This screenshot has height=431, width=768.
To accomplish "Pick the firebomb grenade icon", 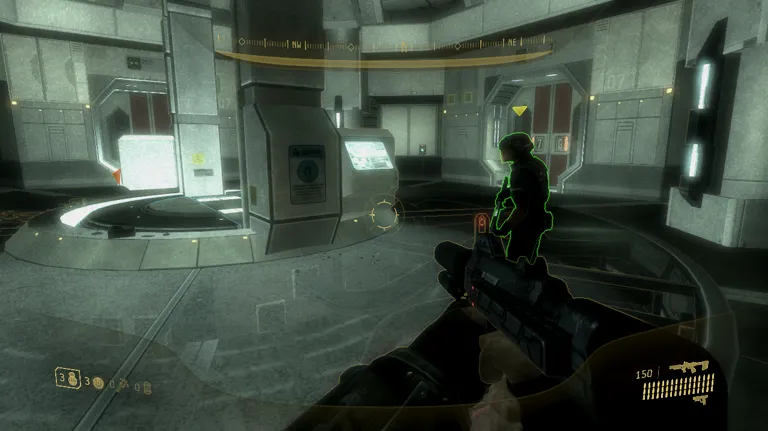I will 147,386.
